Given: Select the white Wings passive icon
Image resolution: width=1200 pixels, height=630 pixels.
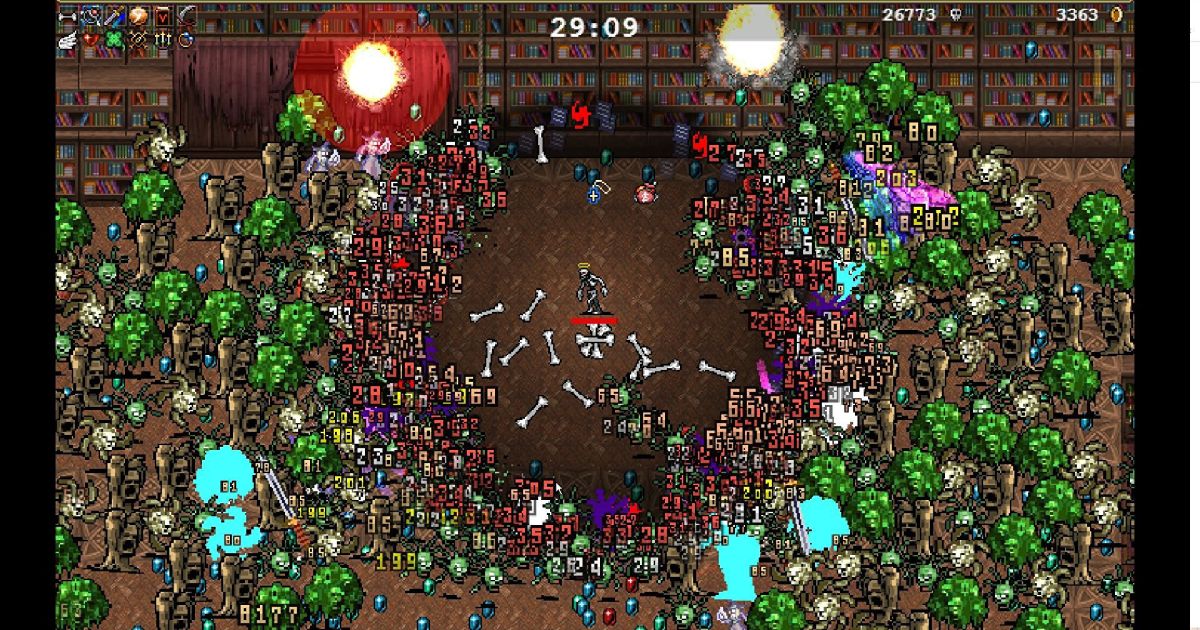Looking at the screenshot, I should pyautogui.click(x=68, y=39).
